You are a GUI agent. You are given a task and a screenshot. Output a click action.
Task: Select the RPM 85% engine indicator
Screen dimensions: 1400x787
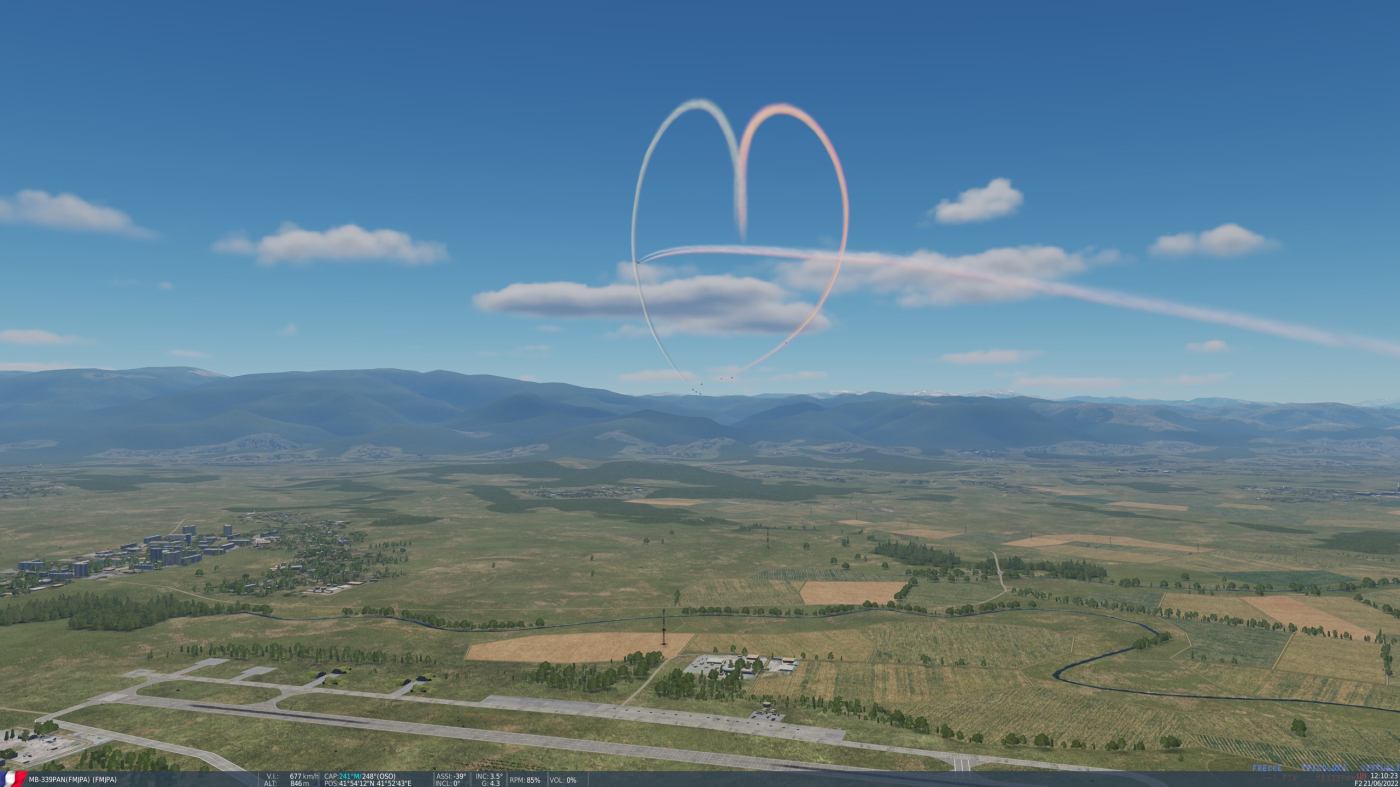(525, 780)
